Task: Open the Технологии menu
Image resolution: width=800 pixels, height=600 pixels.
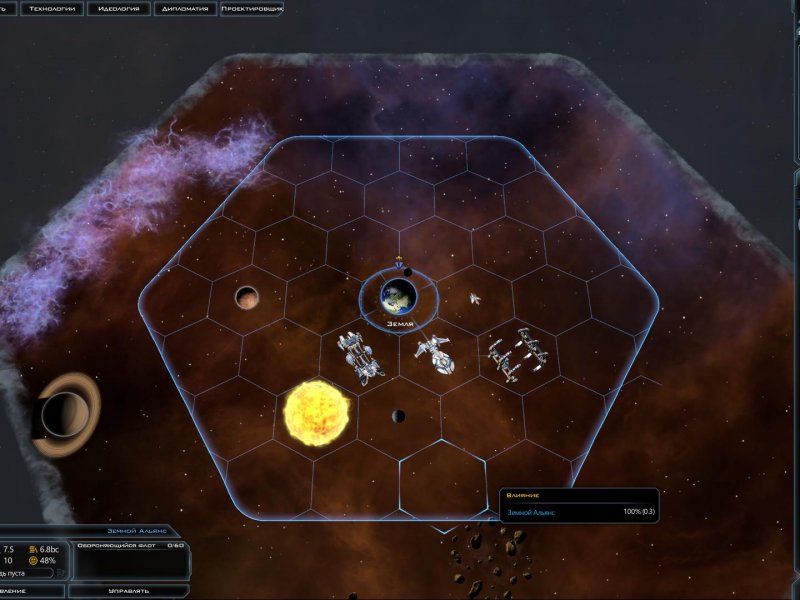Action: [52, 9]
